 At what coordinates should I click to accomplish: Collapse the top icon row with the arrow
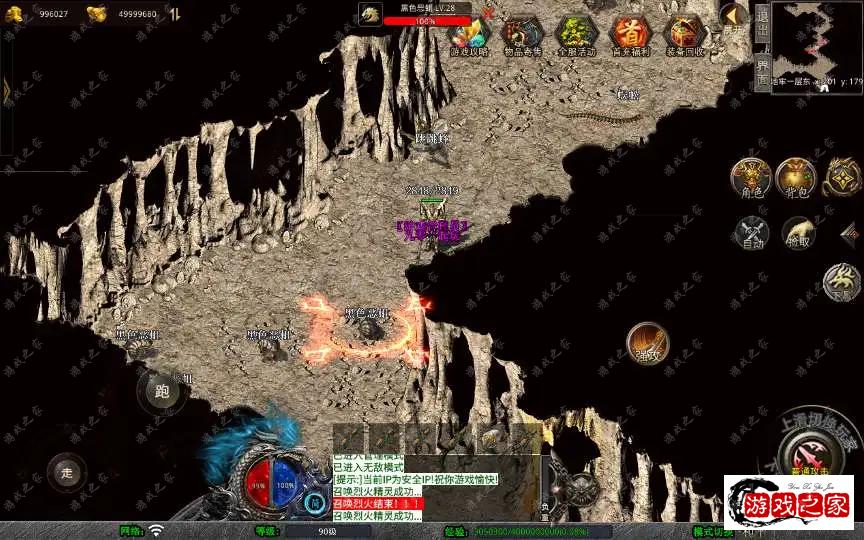[x=733, y=16]
